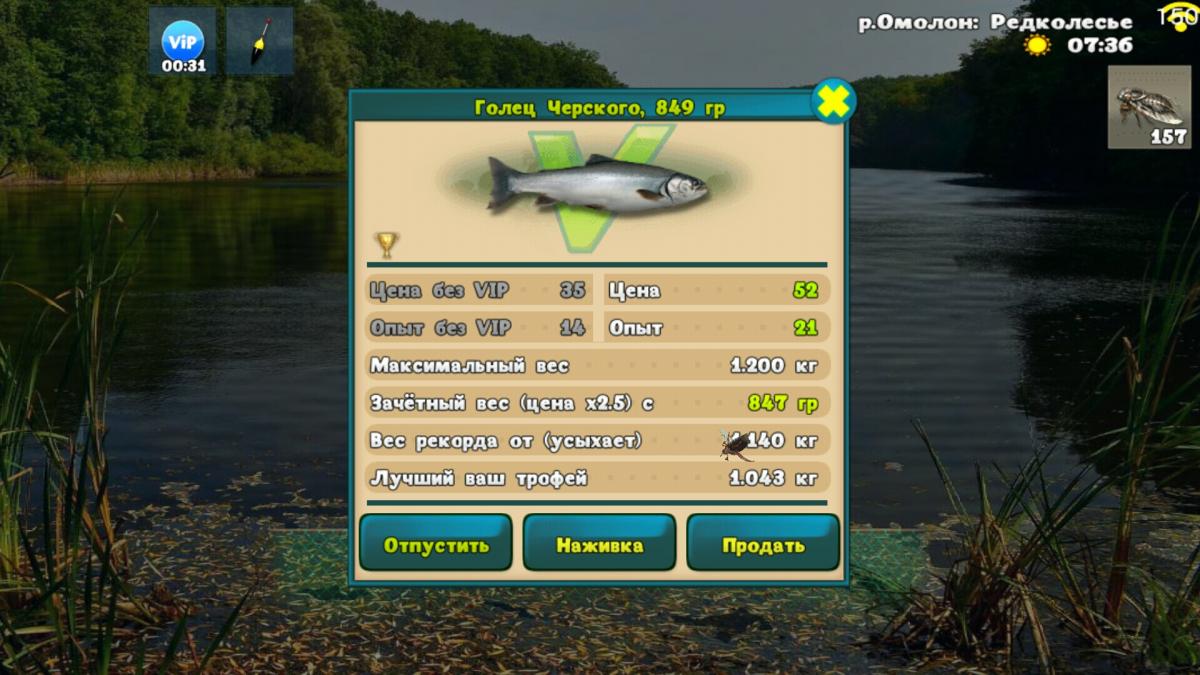1200x675 pixels.
Task: Open the bait slot showing 157
Action: 1149,107
